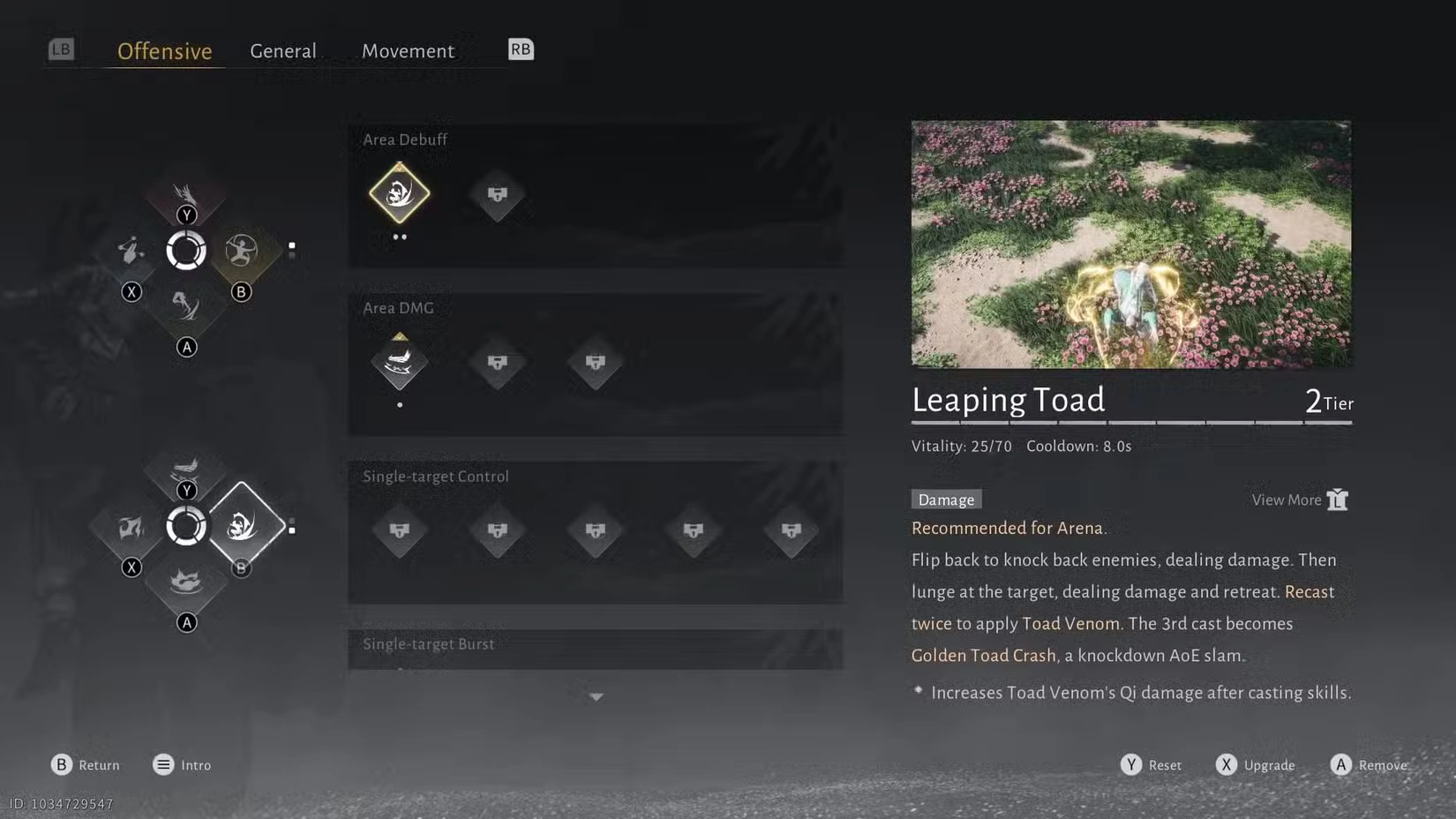Screen dimensions: 1456x819
Task: Click the locked skill slot beside Leaping Toad
Action: (x=497, y=194)
